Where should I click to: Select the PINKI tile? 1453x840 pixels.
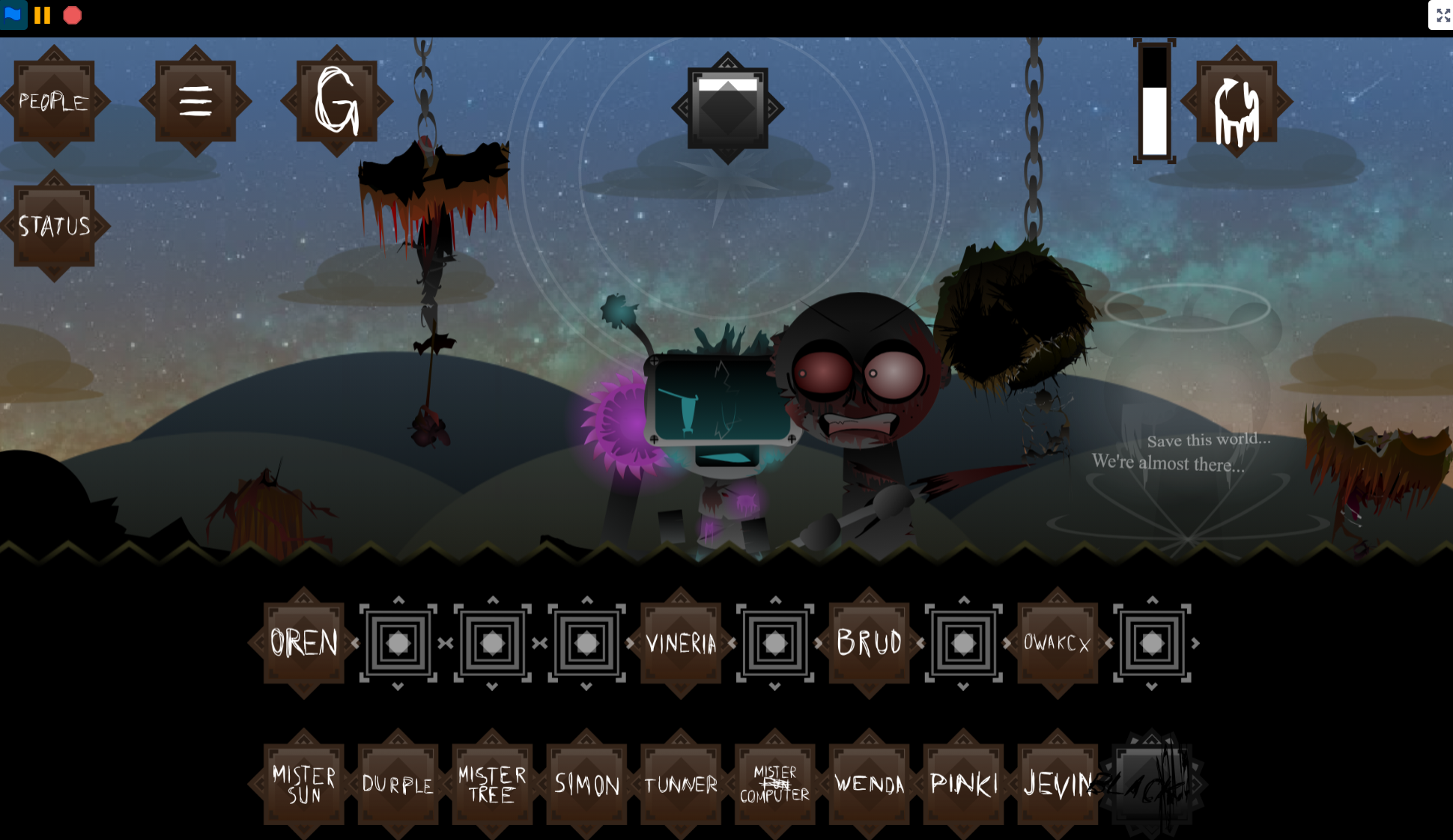click(963, 784)
